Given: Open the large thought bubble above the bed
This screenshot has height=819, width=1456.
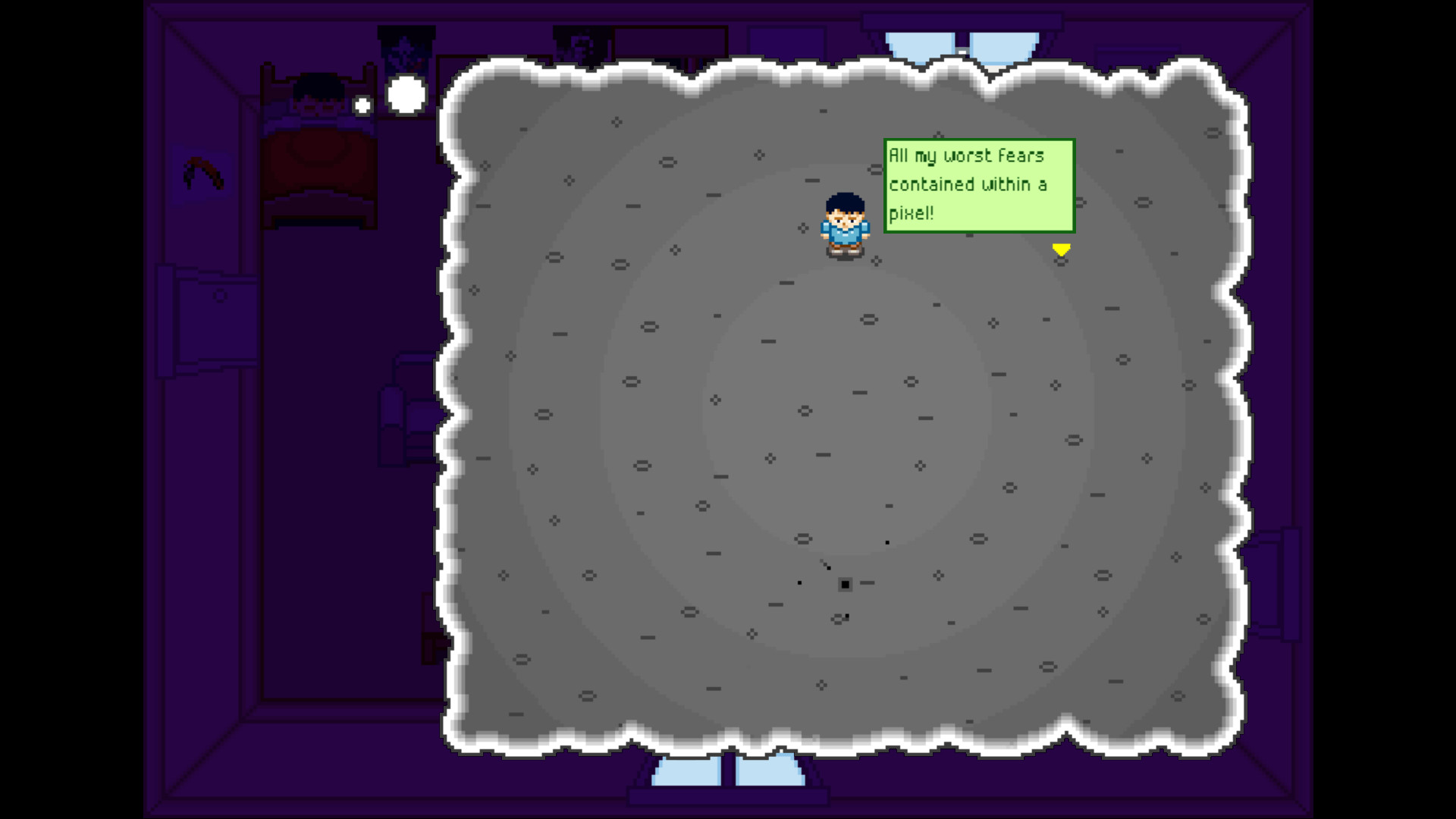Looking at the screenshot, I should (406, 93).
